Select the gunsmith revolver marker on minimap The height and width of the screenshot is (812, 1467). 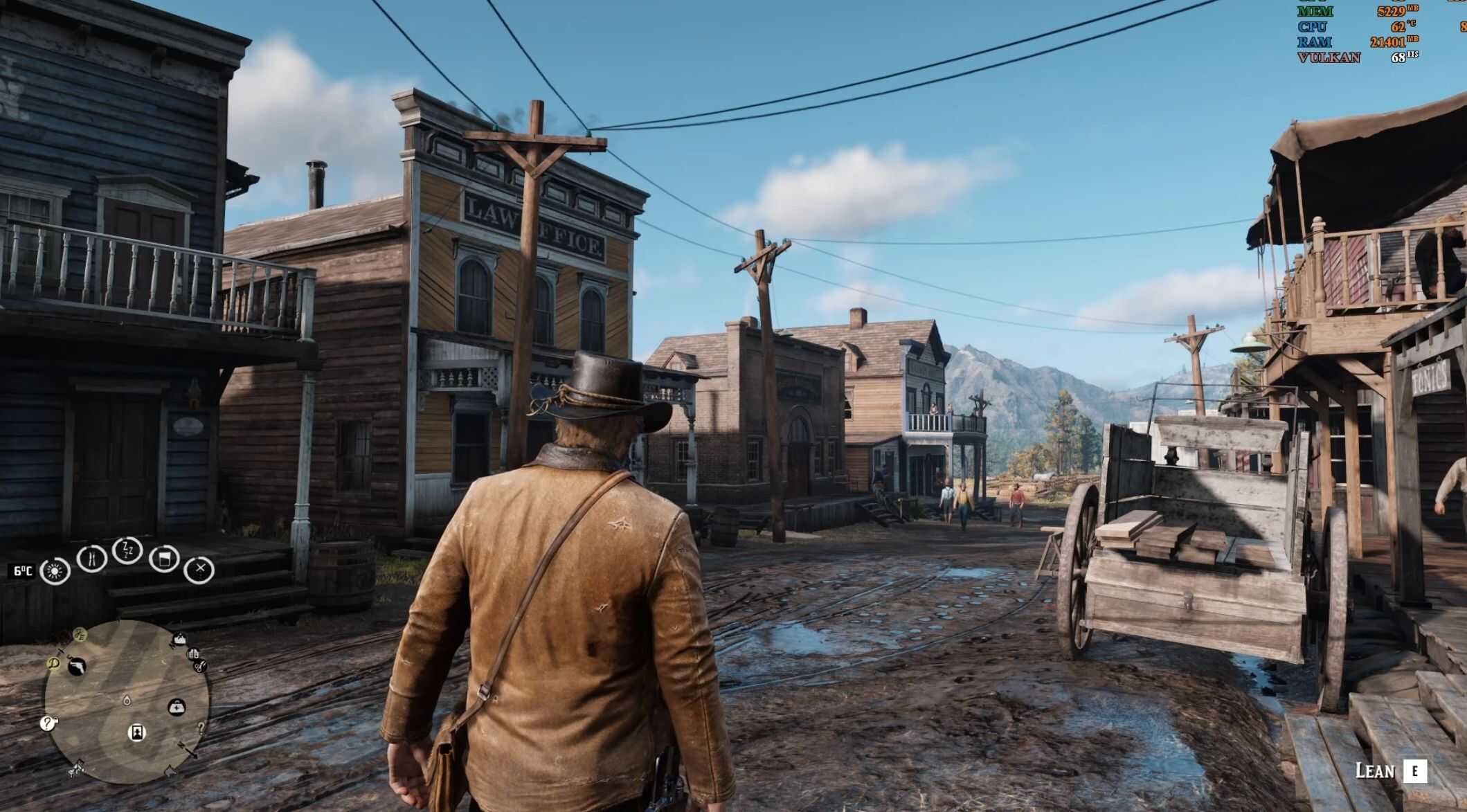point(77,667)
